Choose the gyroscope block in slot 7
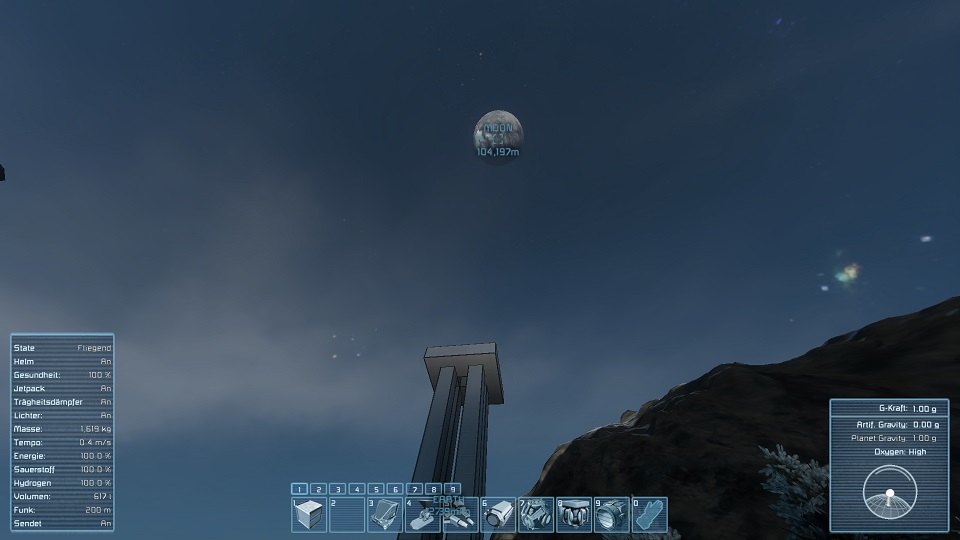 pos(537,515)
